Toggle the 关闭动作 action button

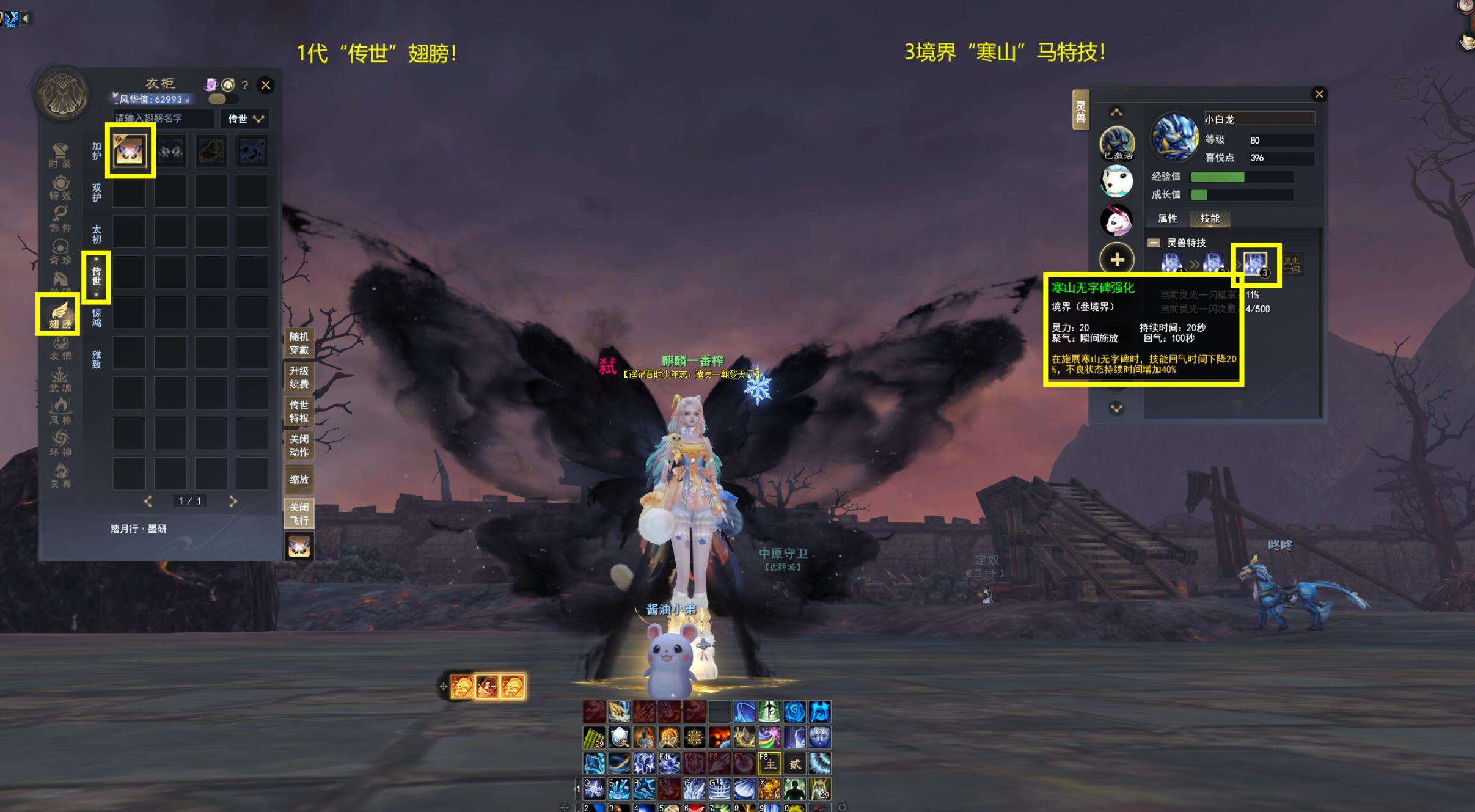(299, 445)
